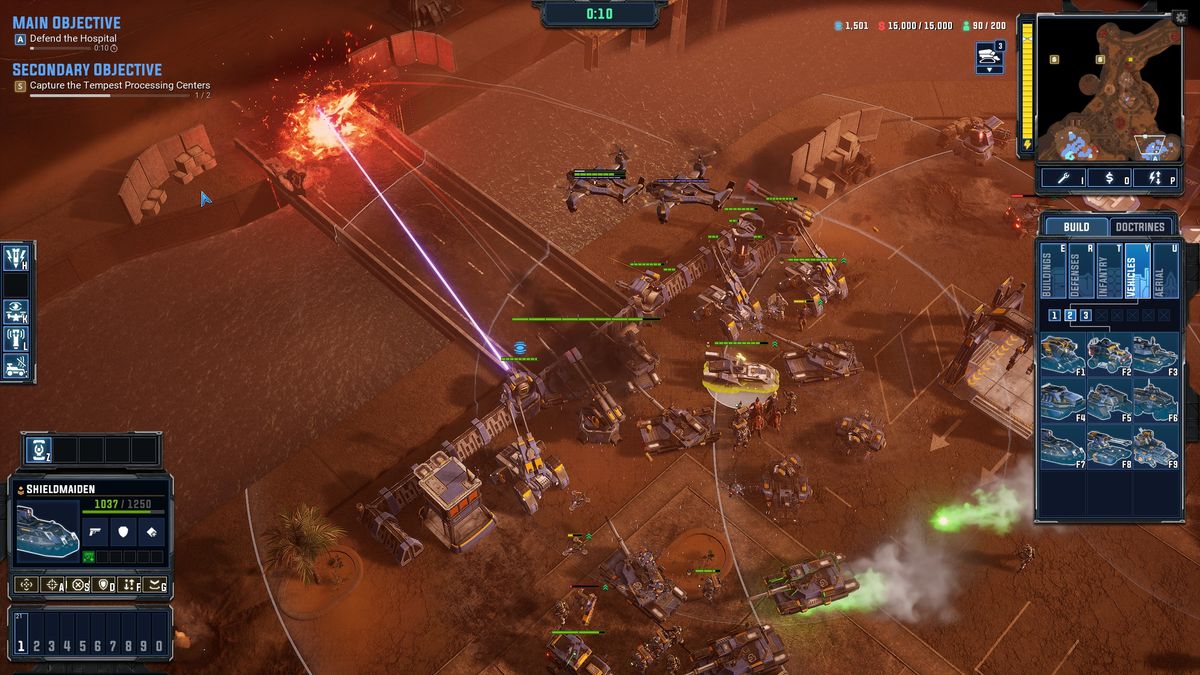Activate the dollar sign sell button
Screen dimensions: 1200x675
[1110, 178]
